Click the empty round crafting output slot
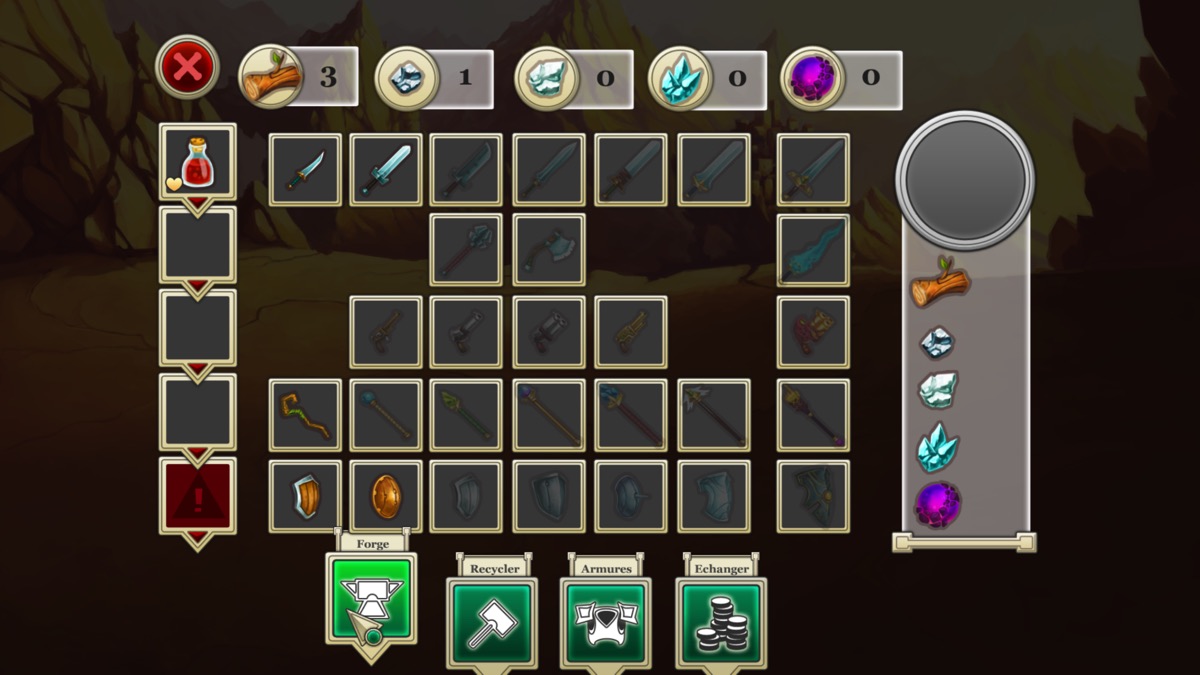This screenshot has height=675, width=1200. [x=965, y=180]
